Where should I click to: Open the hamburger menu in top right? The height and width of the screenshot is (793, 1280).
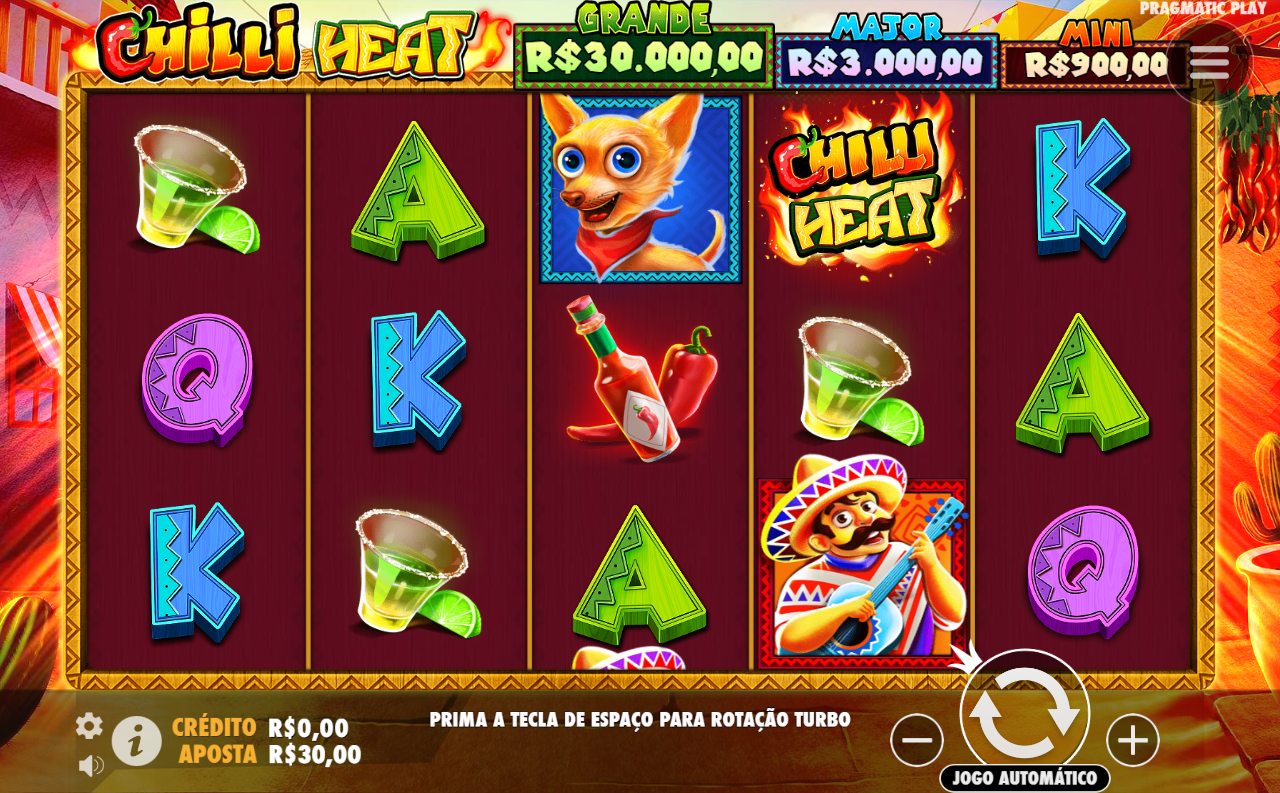[x=1210, y=60]
